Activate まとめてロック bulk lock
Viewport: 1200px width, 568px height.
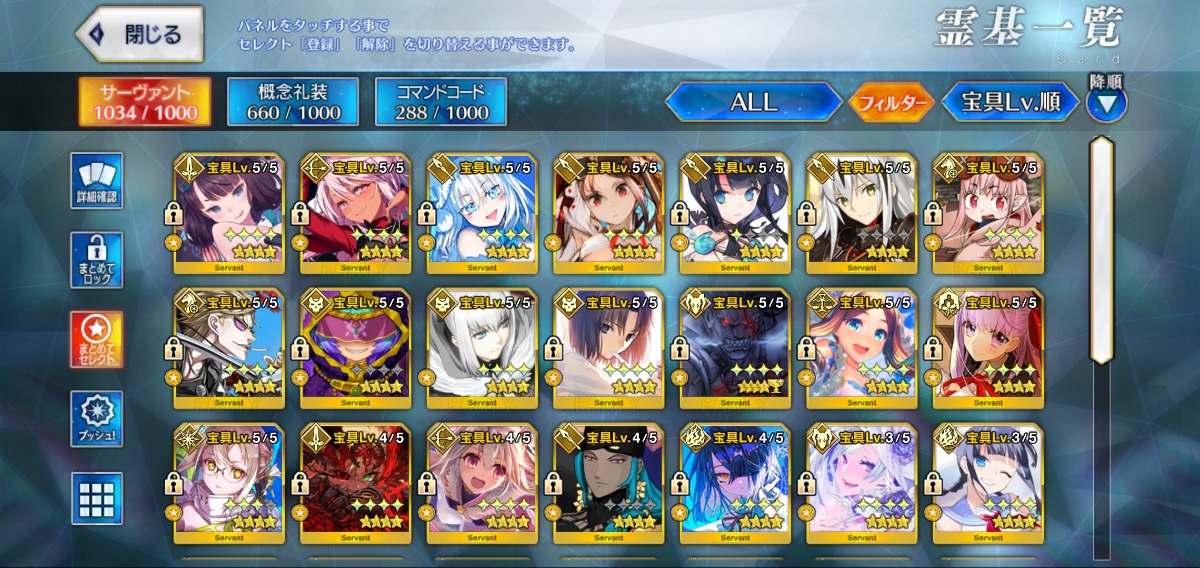pos(97,260)
